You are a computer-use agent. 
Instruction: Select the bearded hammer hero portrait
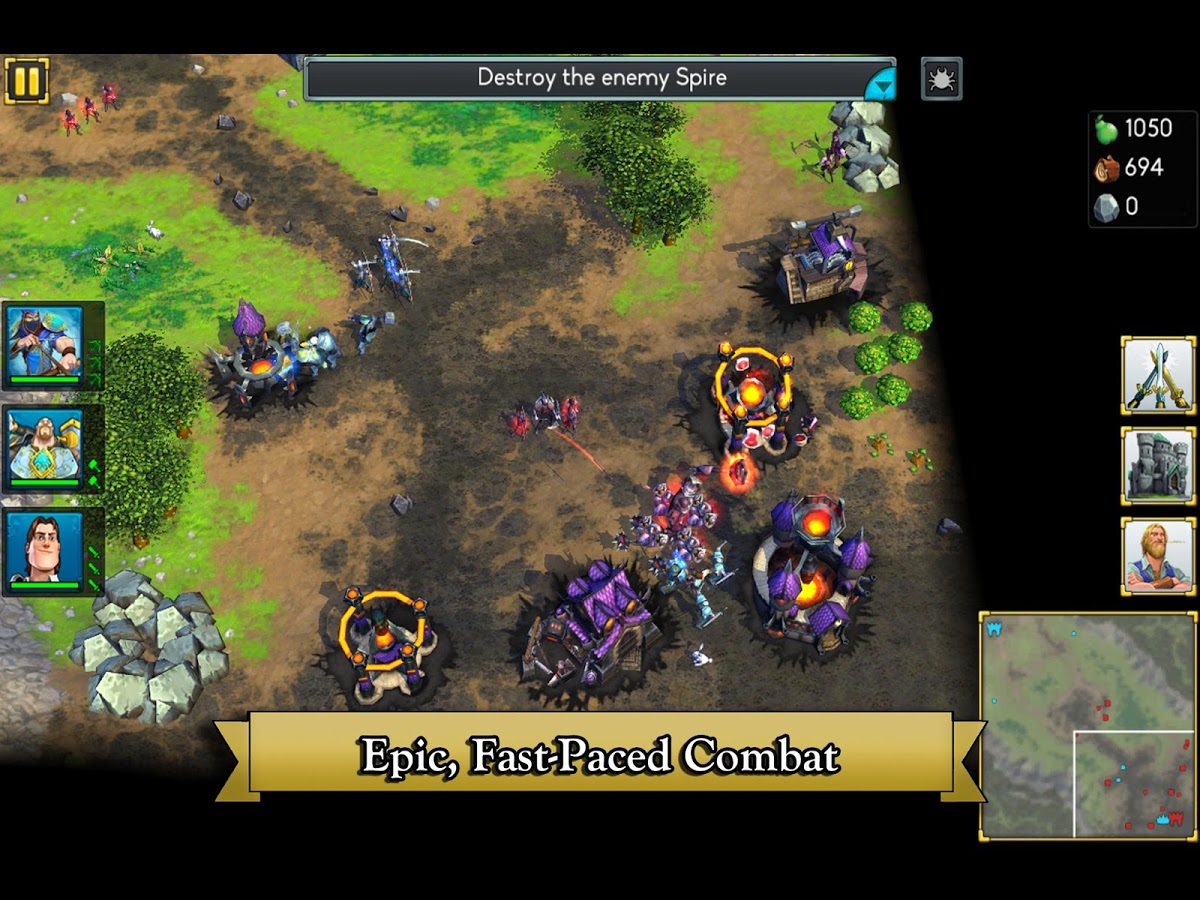(x=45, y=448)
